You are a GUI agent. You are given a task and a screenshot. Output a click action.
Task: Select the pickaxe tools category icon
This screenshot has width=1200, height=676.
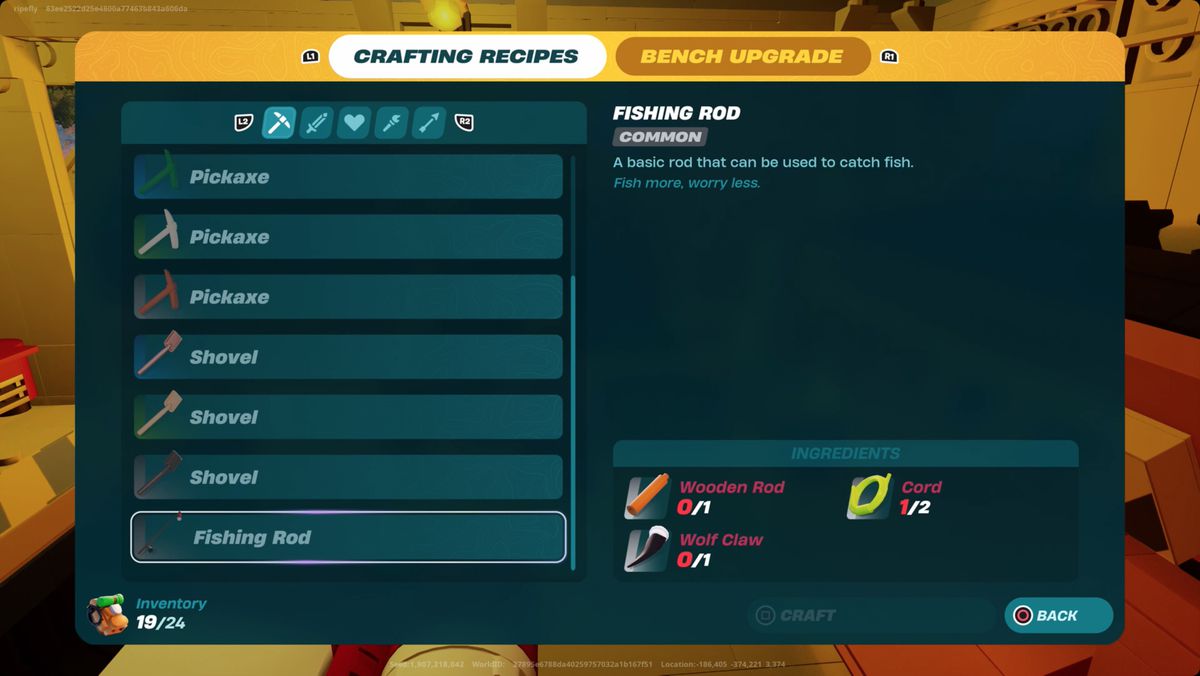click(278, 123)
